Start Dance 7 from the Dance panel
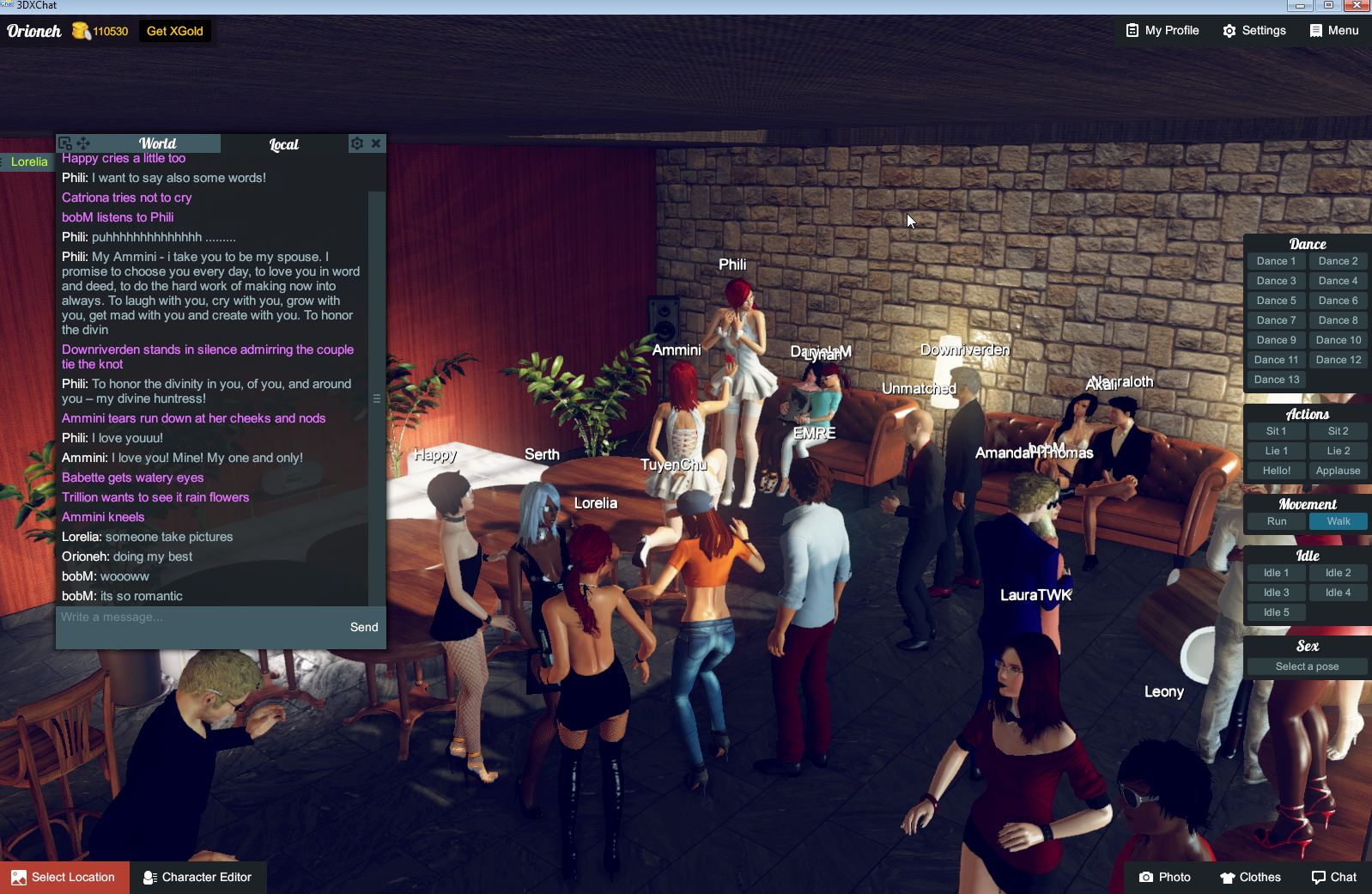 click(1276, 319)
